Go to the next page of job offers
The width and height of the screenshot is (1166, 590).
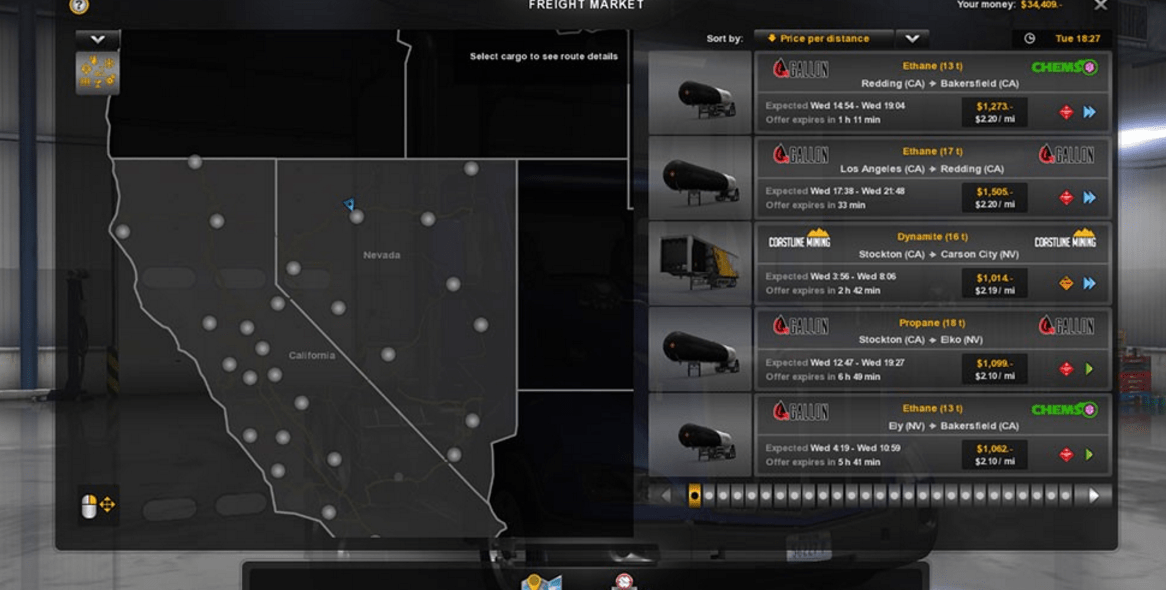click(x=1094, y=495)
